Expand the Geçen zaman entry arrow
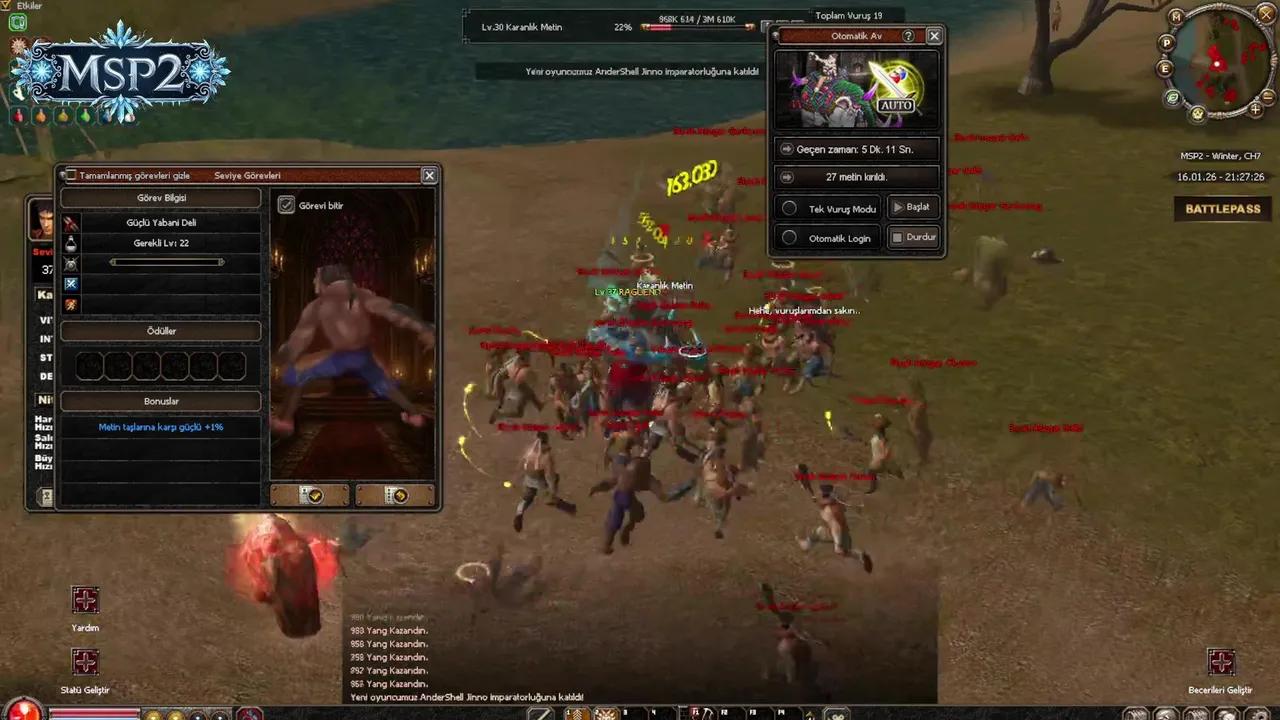 [x=787, y=148]
